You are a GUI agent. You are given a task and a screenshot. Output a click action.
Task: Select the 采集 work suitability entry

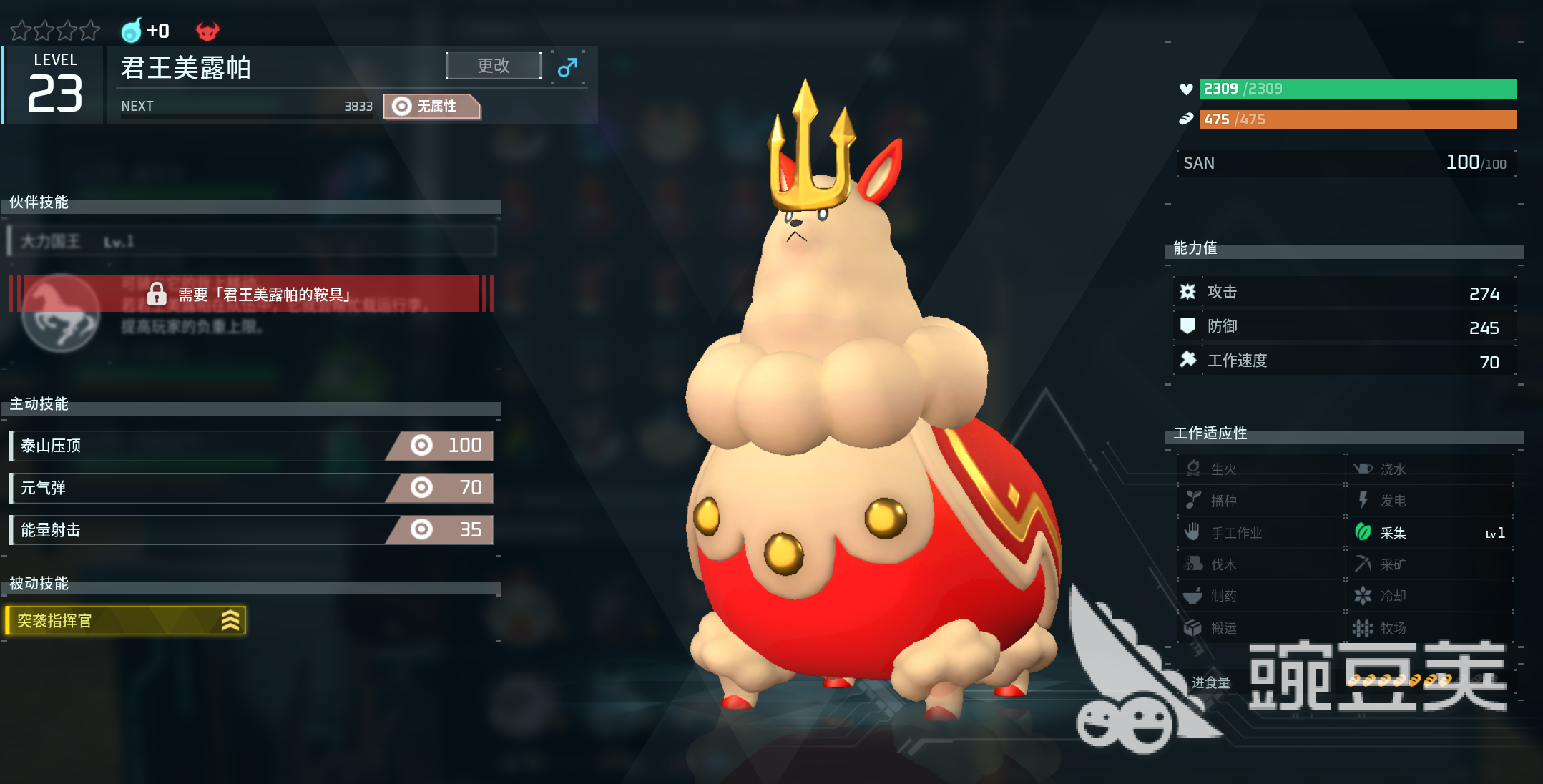(1429, 533)
